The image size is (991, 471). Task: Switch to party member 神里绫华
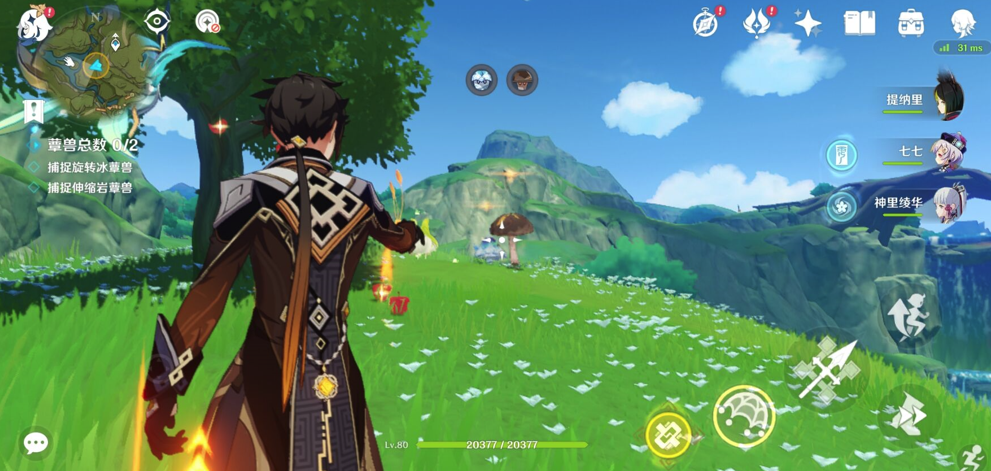[945, 203]
